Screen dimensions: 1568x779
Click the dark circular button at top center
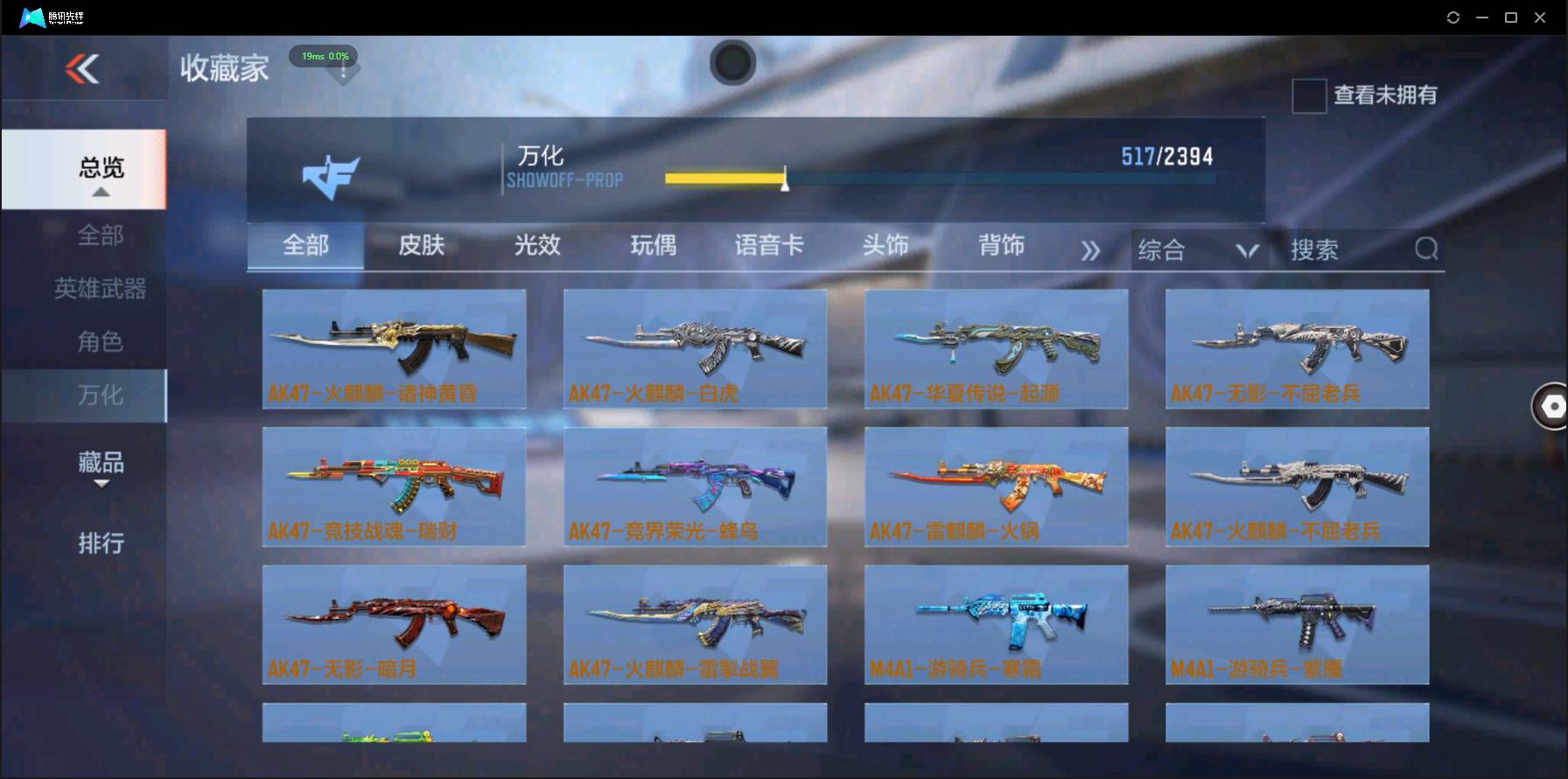point(733,63)
